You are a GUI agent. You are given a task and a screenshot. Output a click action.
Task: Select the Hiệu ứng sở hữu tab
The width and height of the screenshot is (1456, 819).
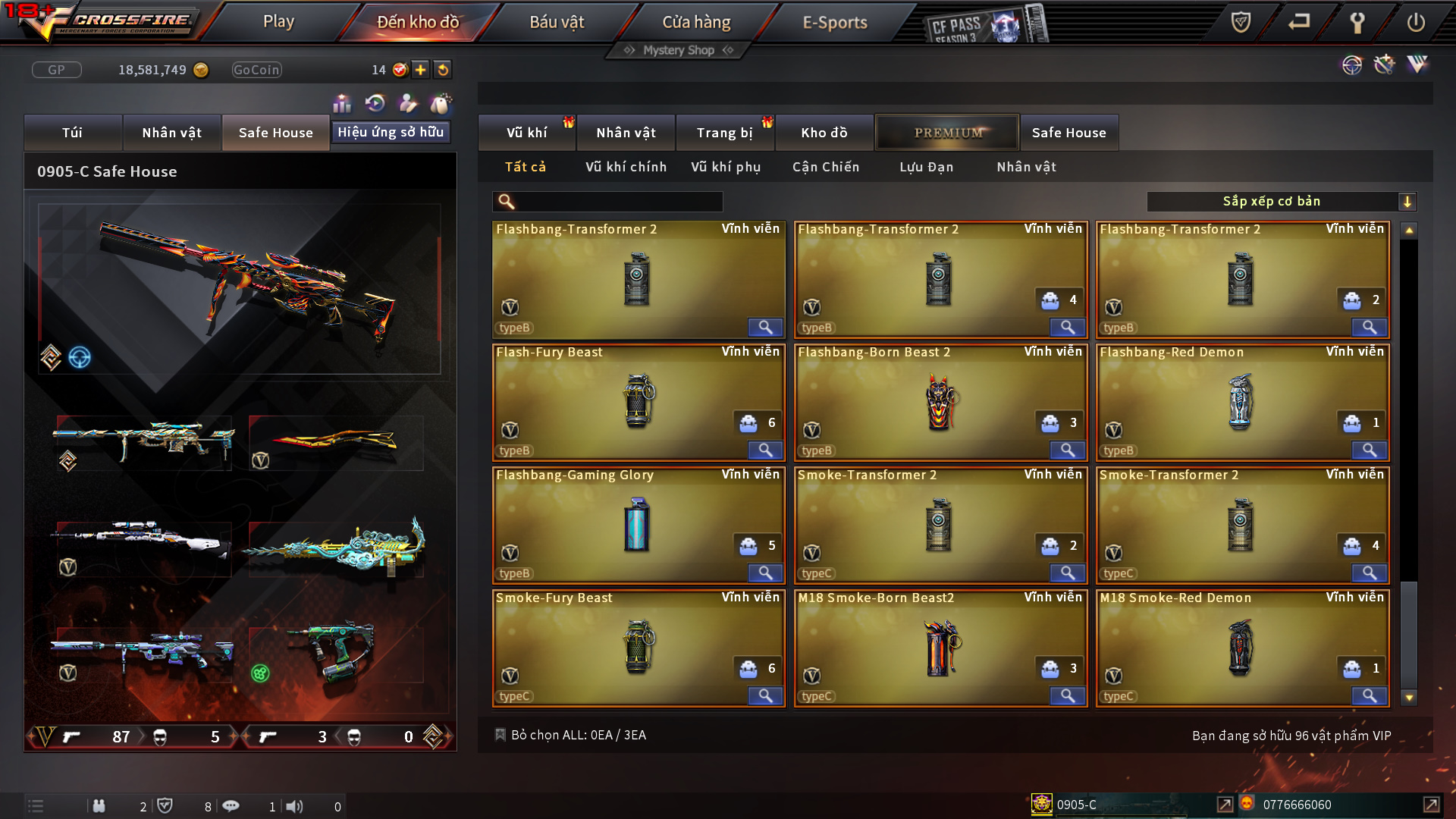[x=391, y=132]
